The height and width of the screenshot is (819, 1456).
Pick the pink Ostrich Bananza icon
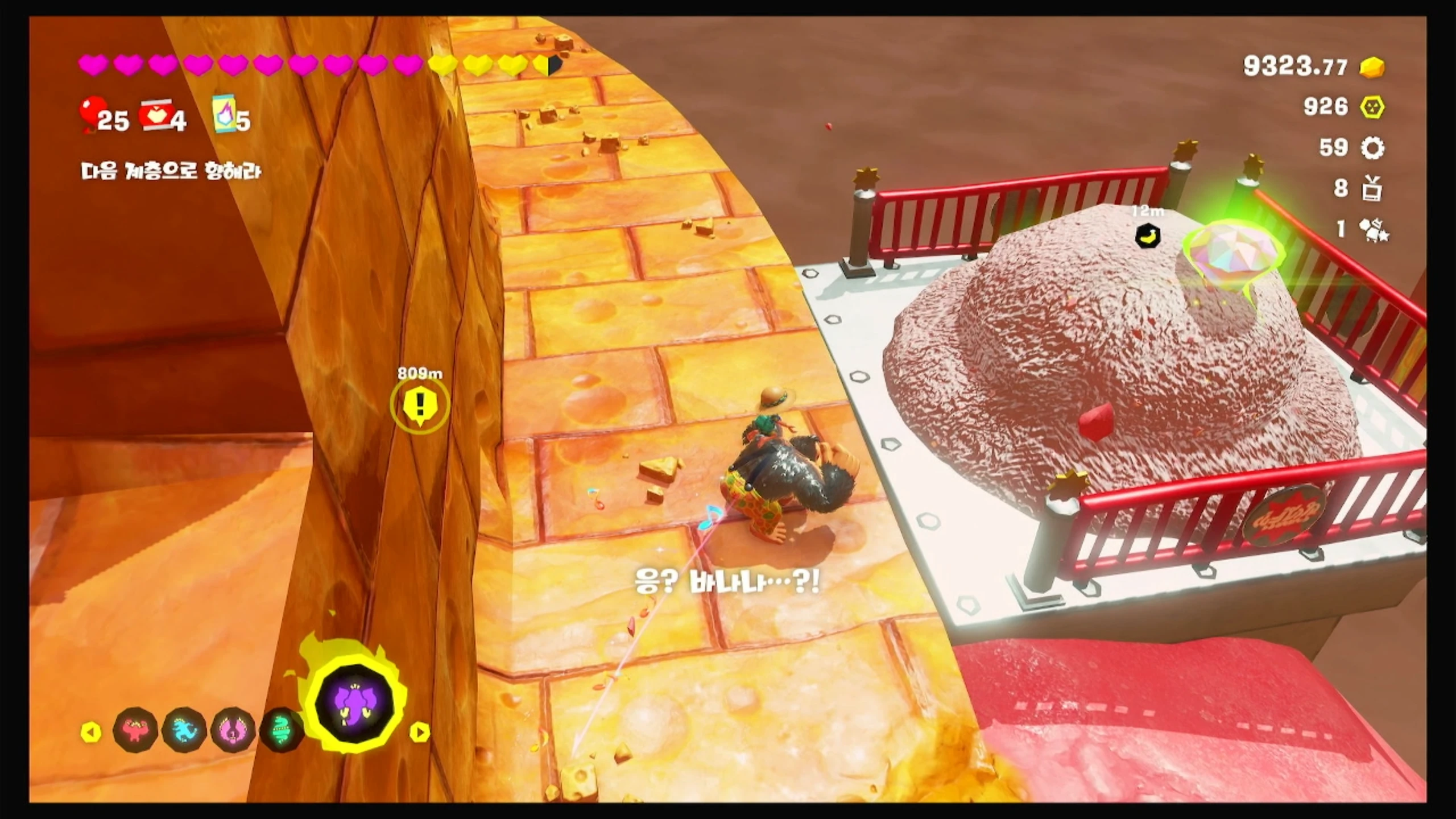click(232, 730)
